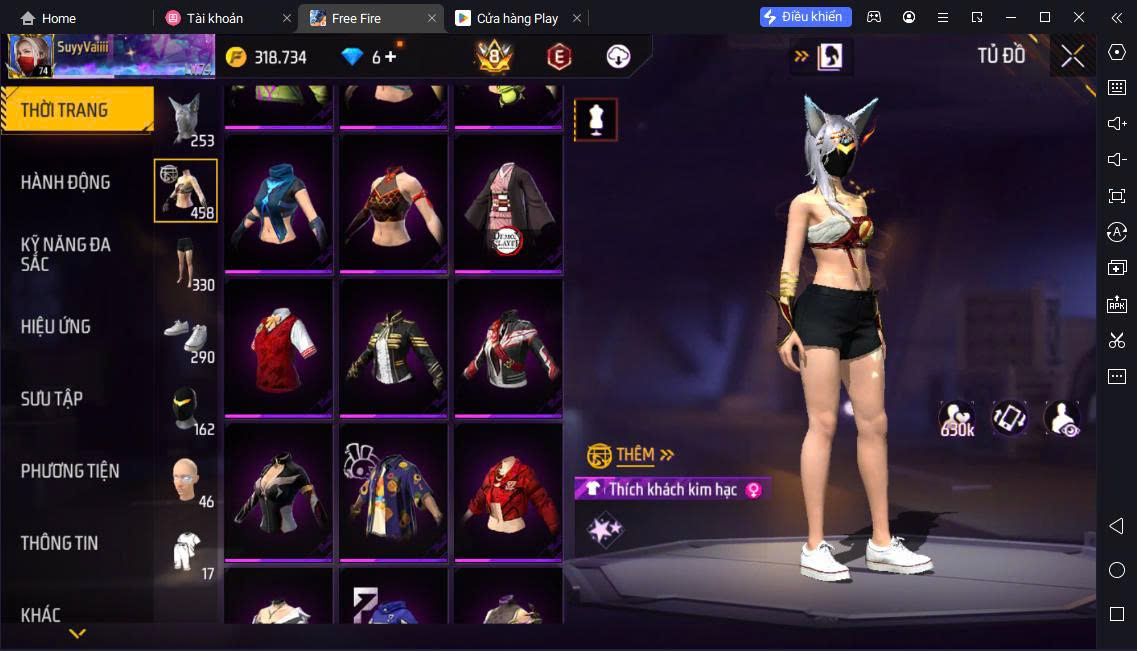Switch to KỸ NĂNG ĐA SẮC
1137x651 pixels.
(66, 254)
